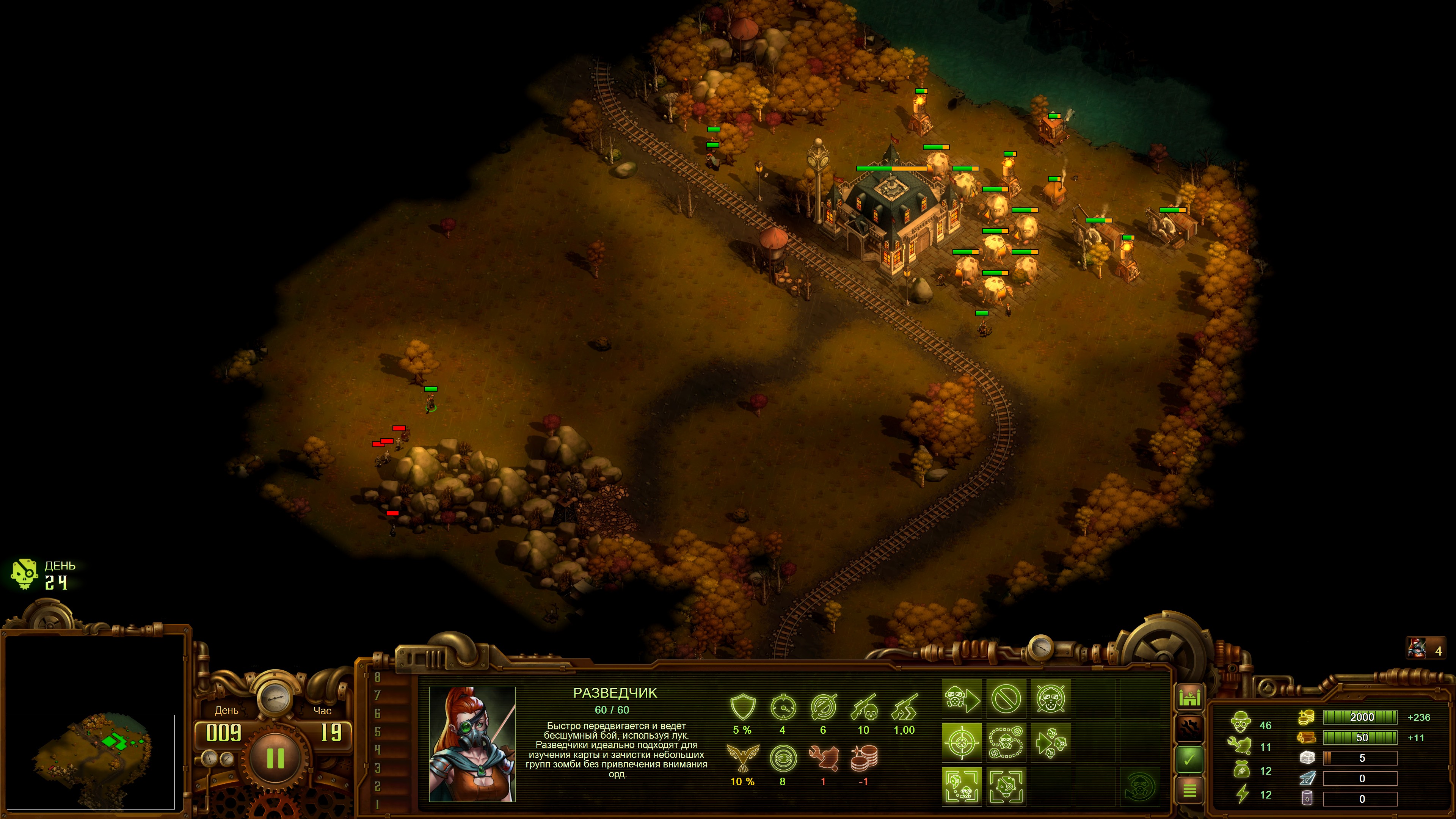1456x819 pixels.
Task: Click the green checkmark button
Action: [1189, 759]
